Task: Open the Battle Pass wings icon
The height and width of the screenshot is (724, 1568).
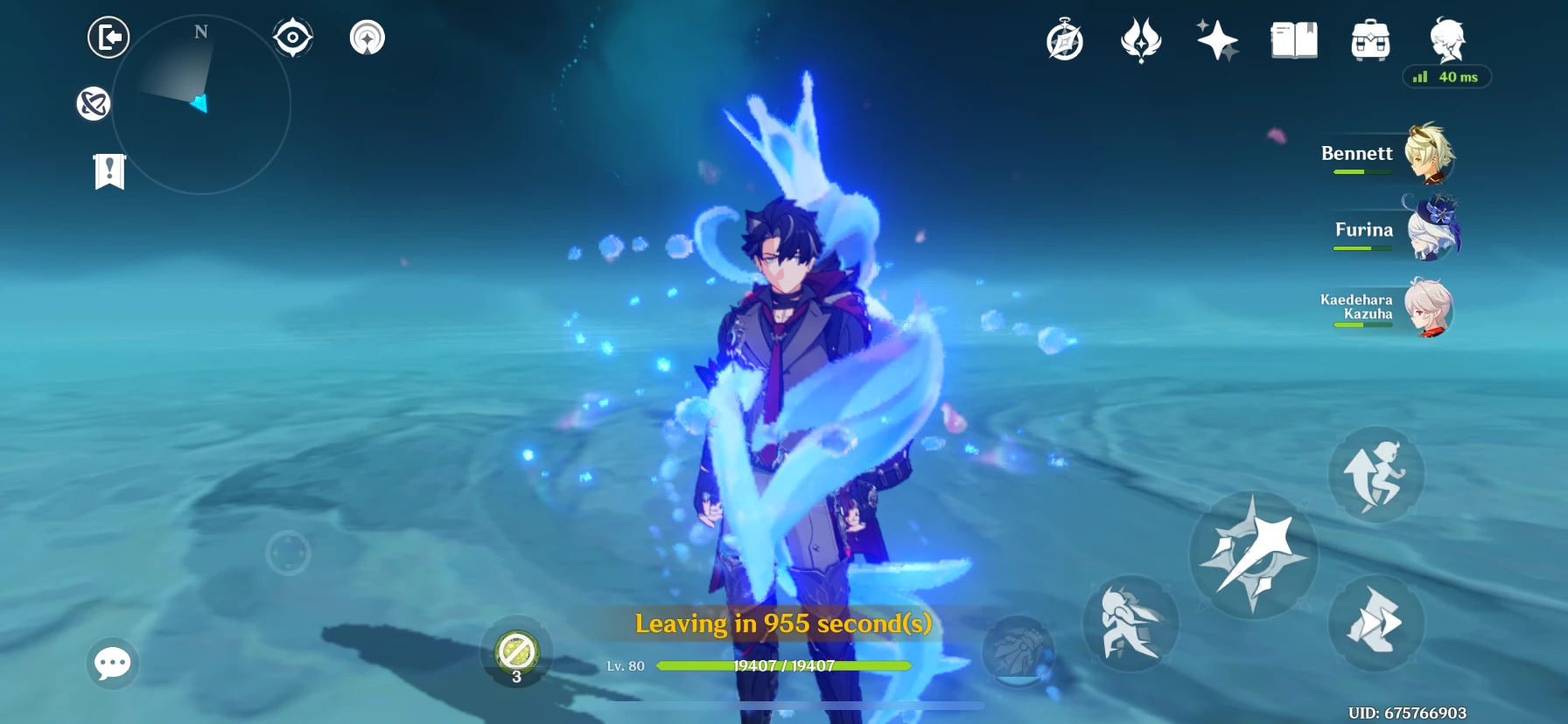Action: (x=1139, y=40)
